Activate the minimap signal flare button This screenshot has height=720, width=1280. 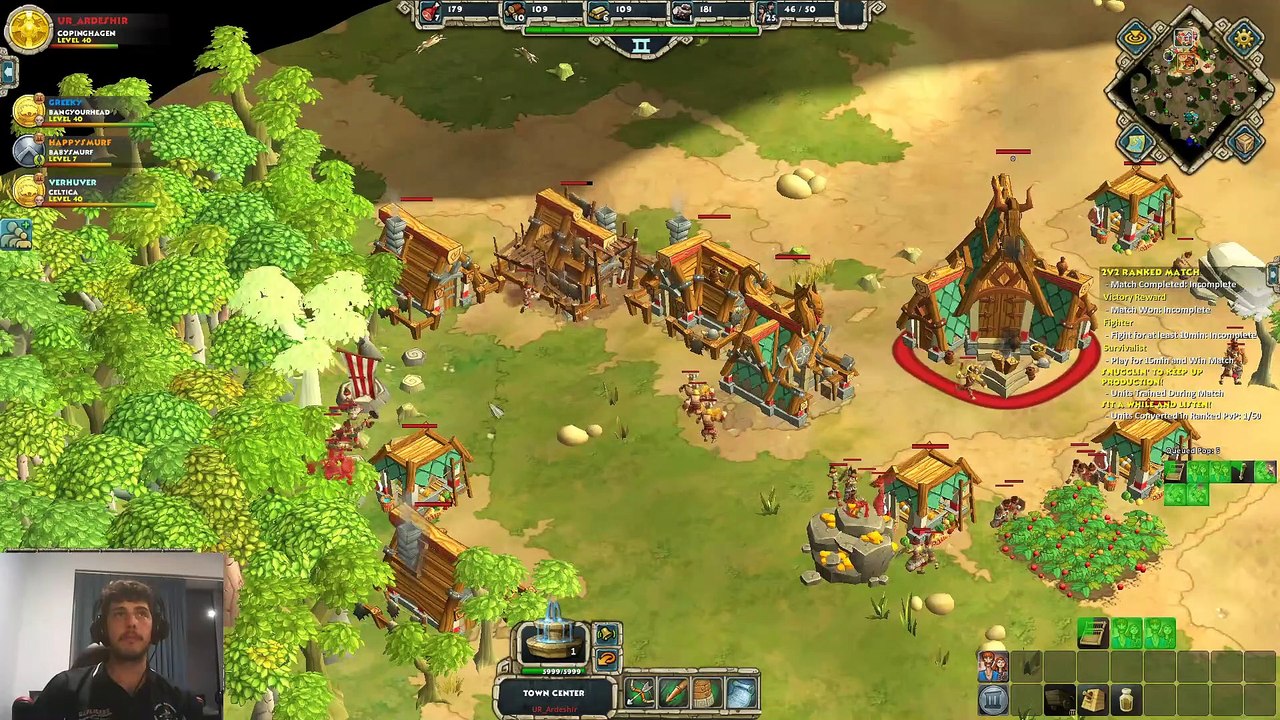coord(1136,40)
